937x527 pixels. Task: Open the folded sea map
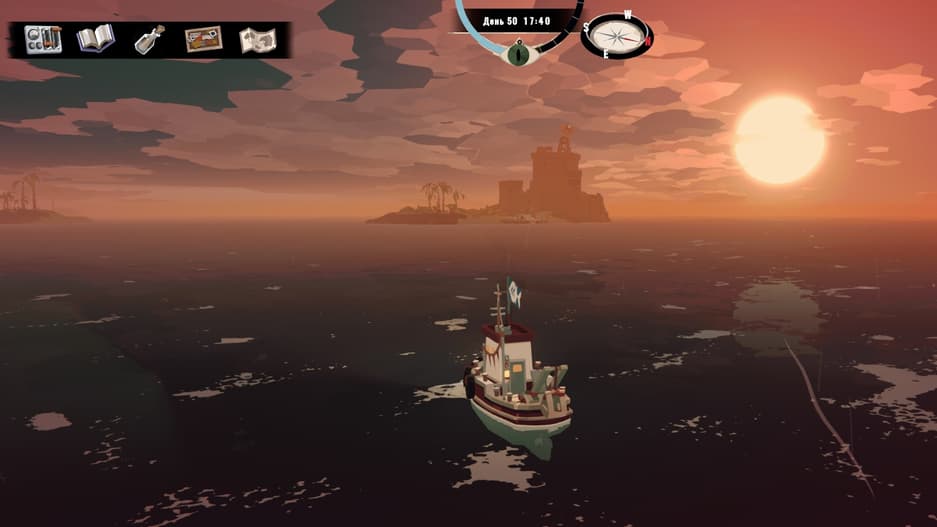click(257, 40)
